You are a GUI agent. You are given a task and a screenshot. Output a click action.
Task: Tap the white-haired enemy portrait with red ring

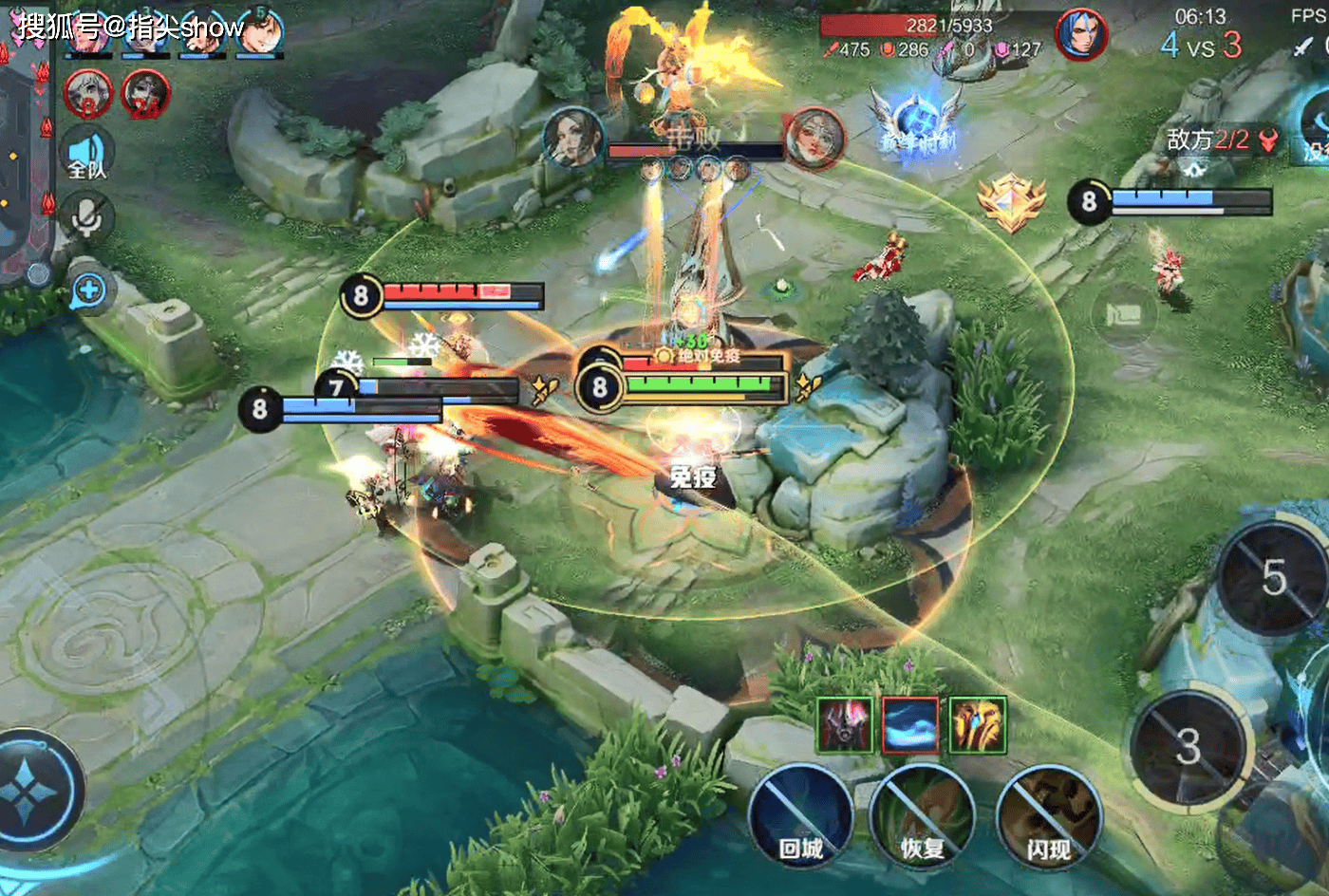(88, 93)
